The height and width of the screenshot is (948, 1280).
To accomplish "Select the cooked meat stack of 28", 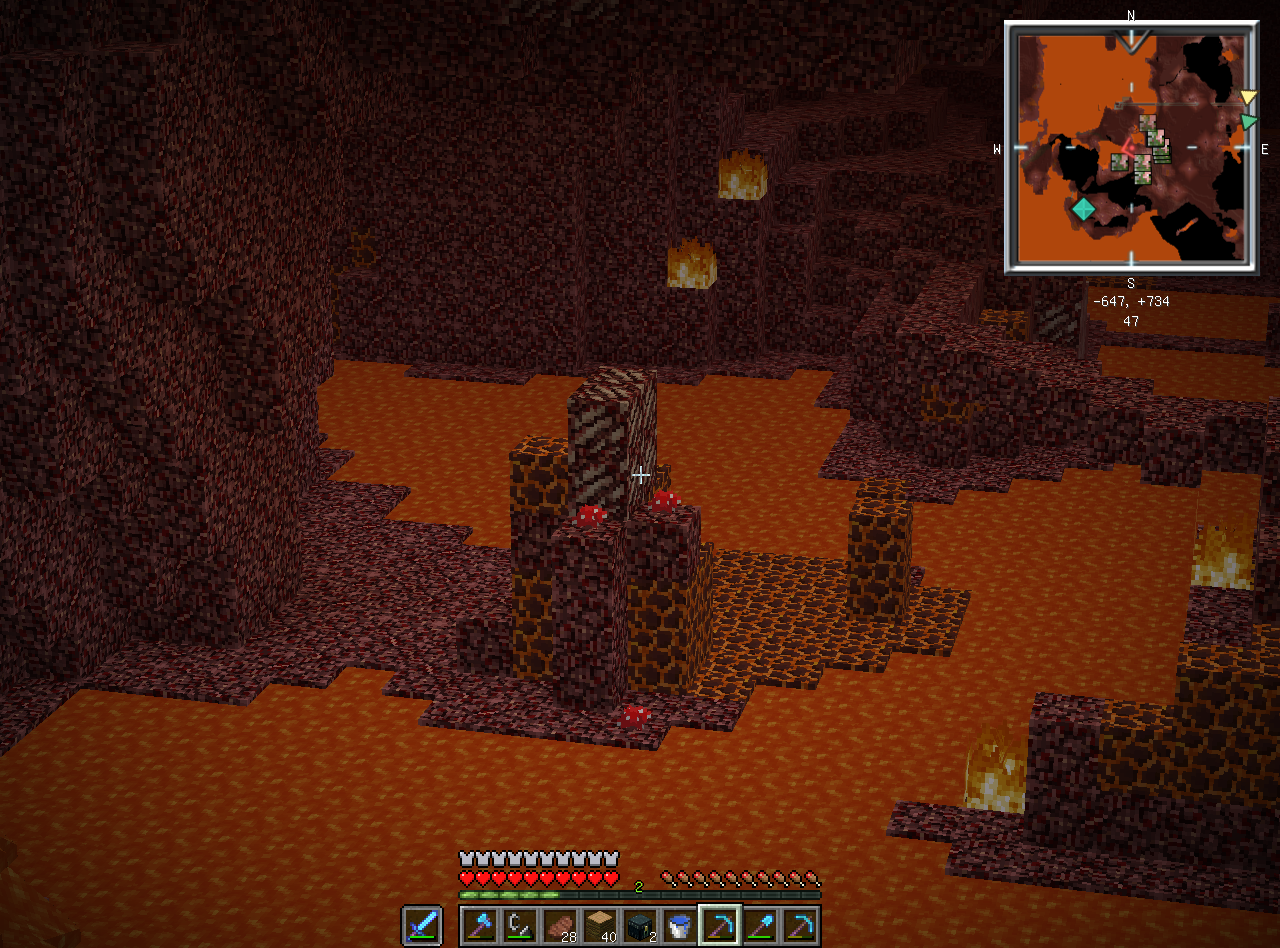I will point(561,925).
